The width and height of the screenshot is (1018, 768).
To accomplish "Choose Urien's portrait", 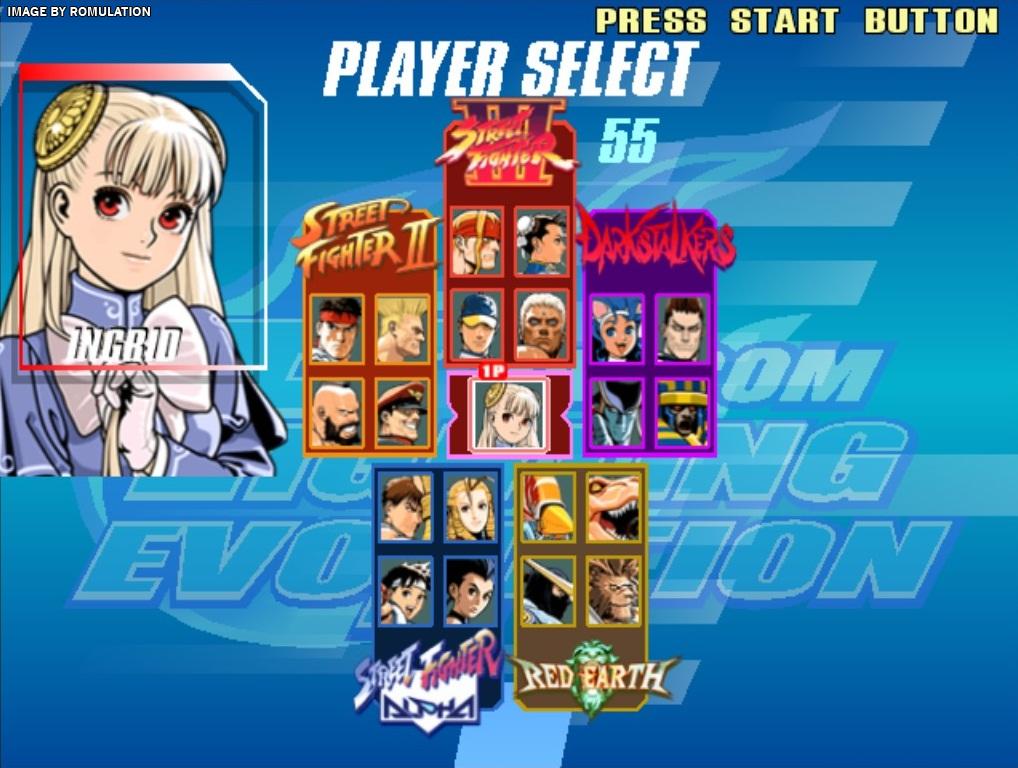I will (541, 323).
